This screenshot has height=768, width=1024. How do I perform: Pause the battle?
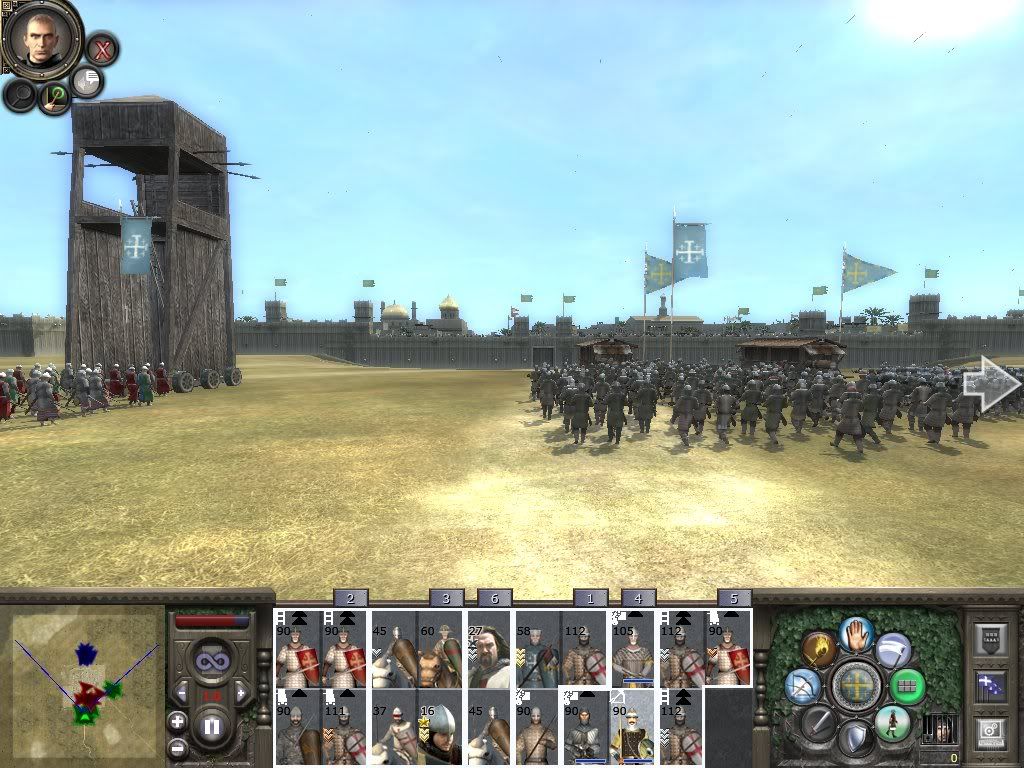pyautogui.click(x=211, y=727)
